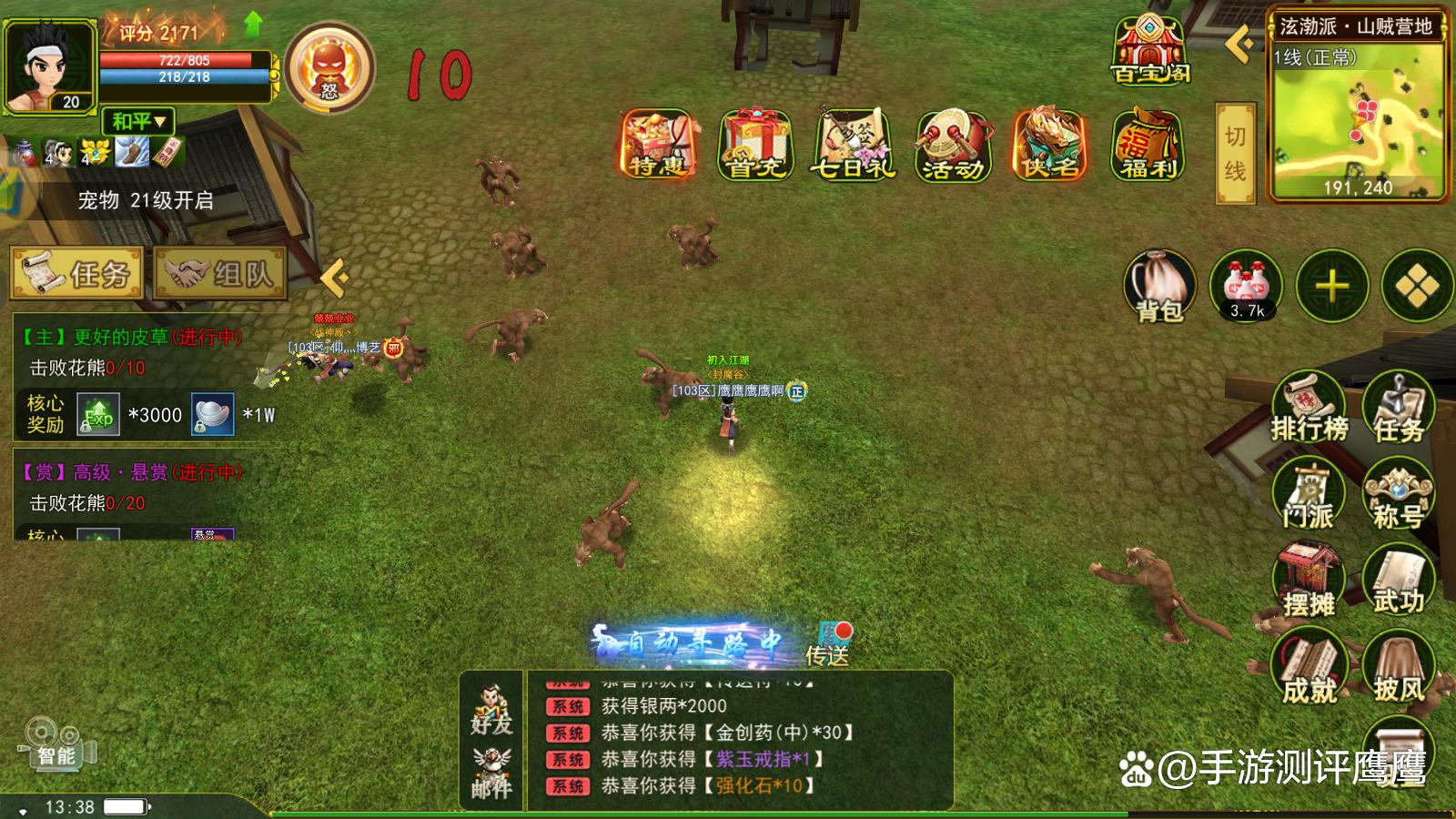Use the 3.7k health potion
This screenshot has height=819, width=1456.
(x=1246, y=287)
